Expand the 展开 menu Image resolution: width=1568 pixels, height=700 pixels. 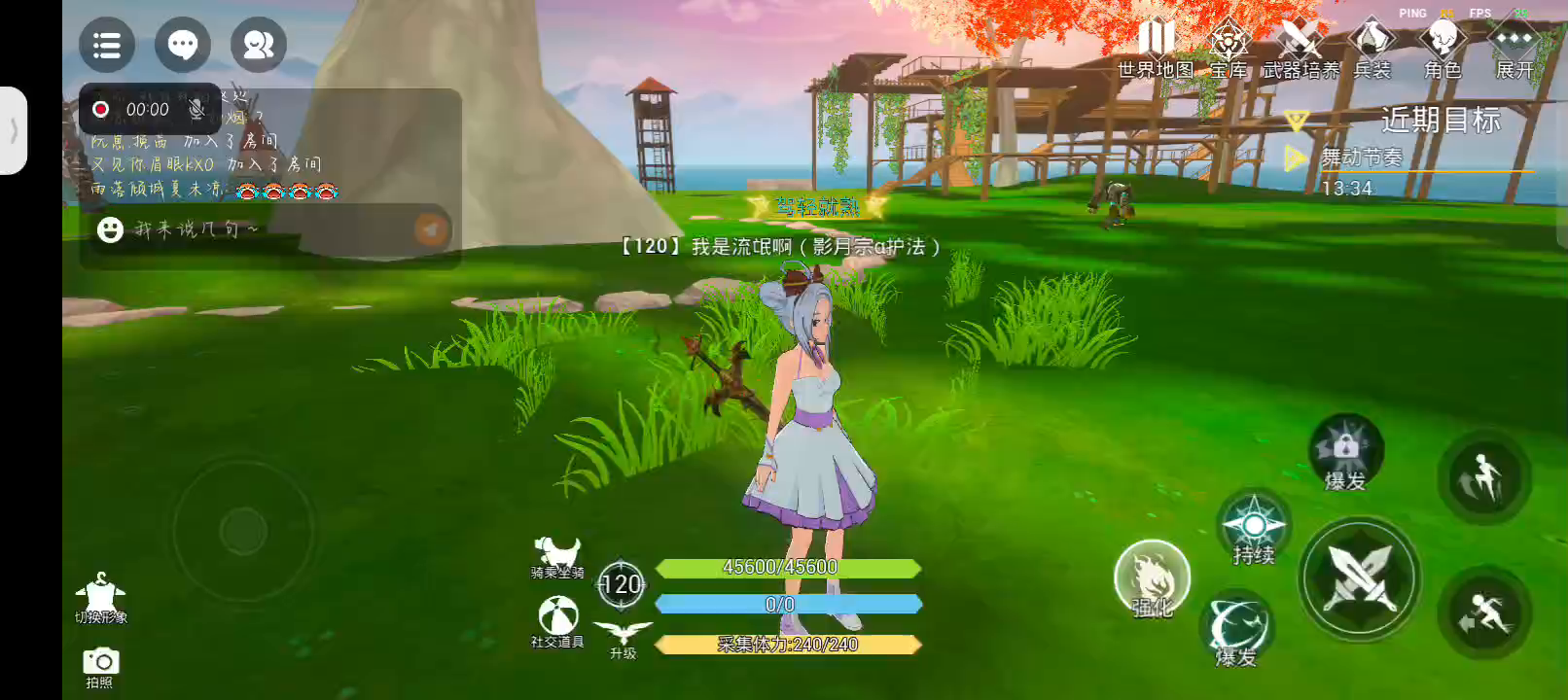click(1515, 51)
